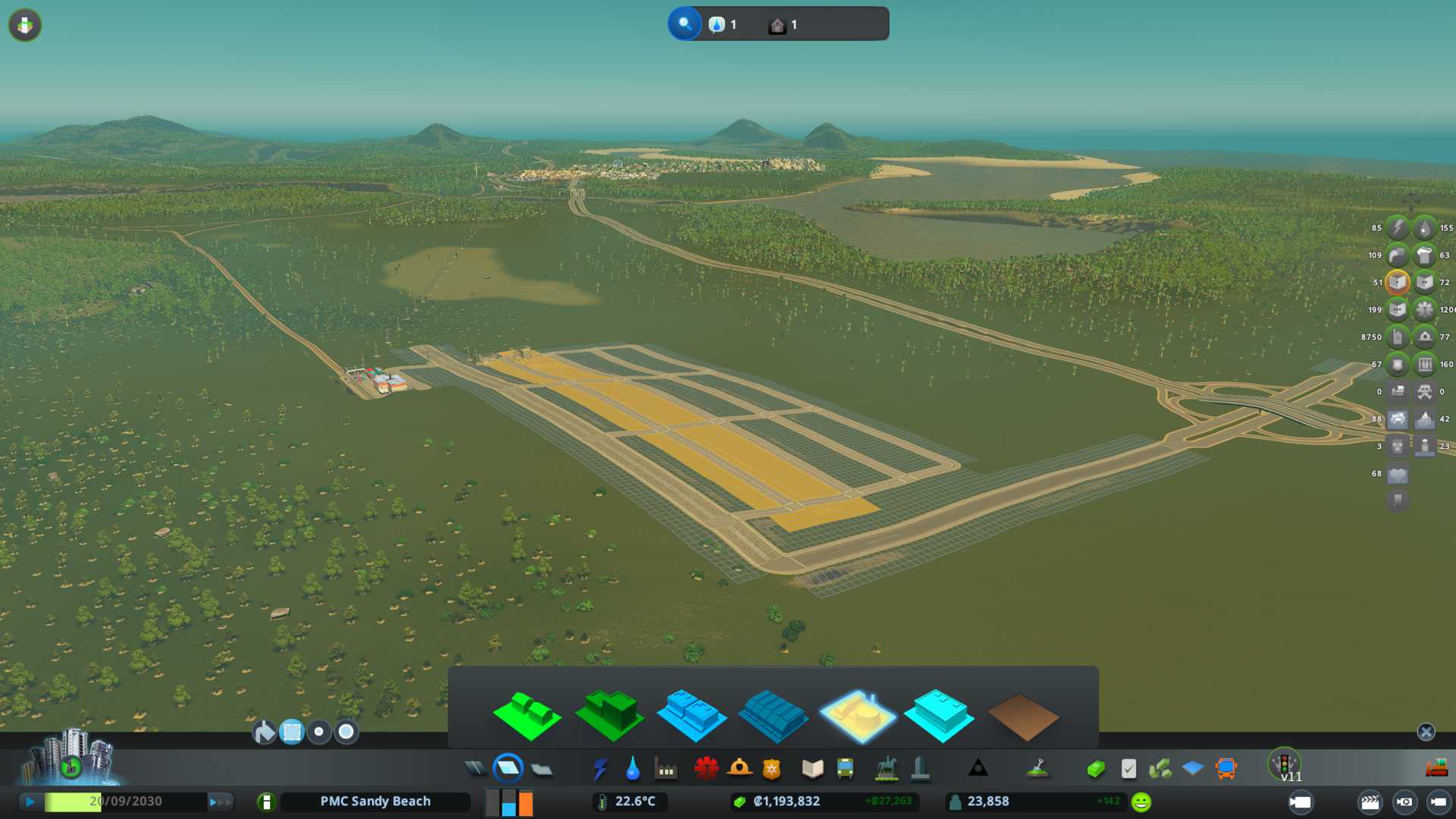Activate the bulldozer tool
Screen dimensions: 1456x819
[x=1436, y=769]
